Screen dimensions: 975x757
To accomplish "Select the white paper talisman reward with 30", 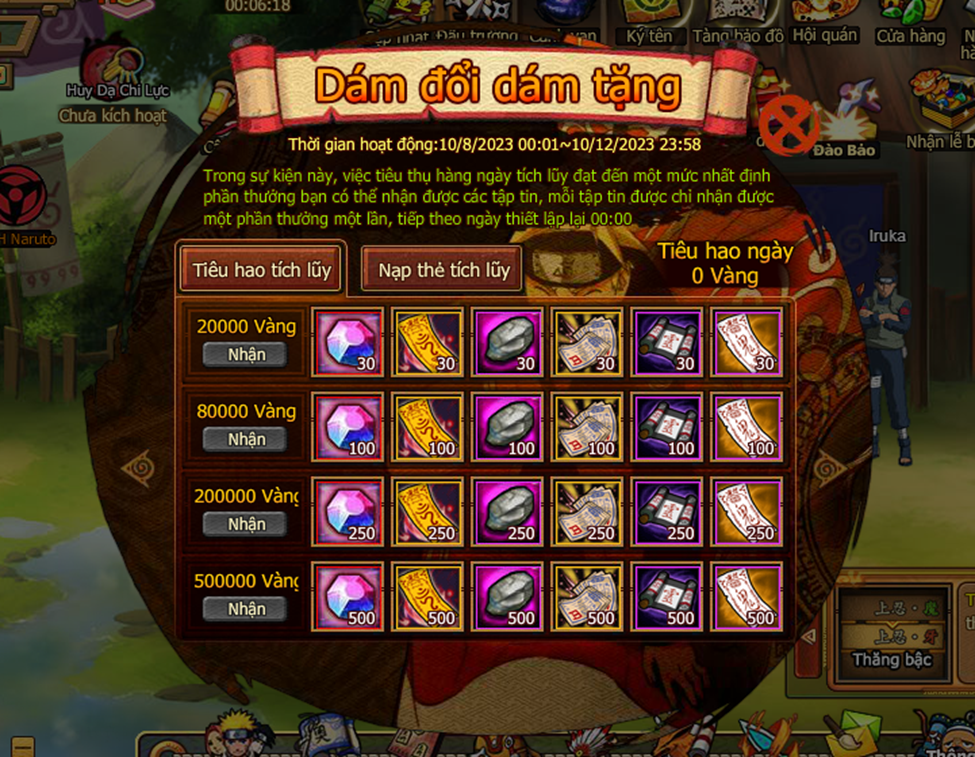I will click(747, 342).
